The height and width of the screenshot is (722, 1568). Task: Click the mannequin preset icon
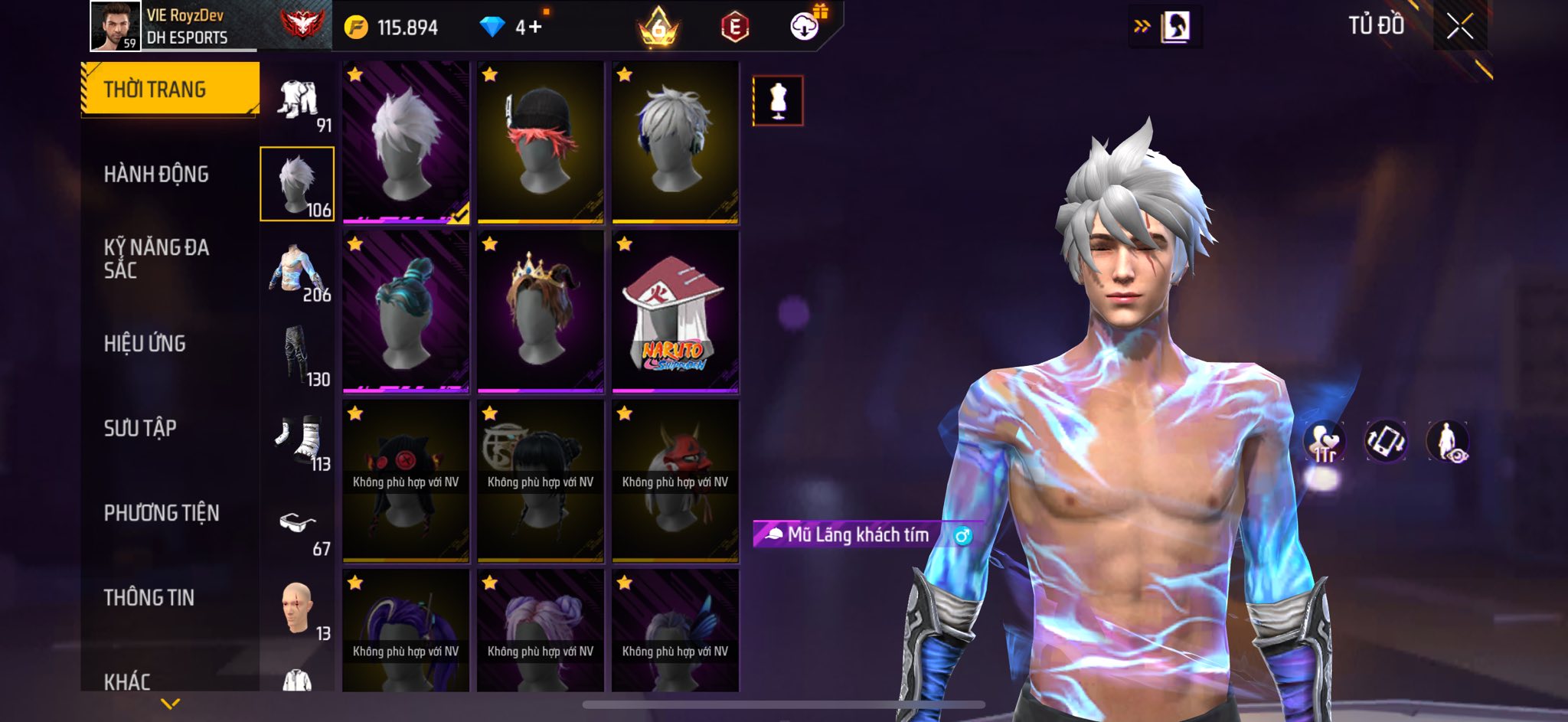[x=778, y=100]
